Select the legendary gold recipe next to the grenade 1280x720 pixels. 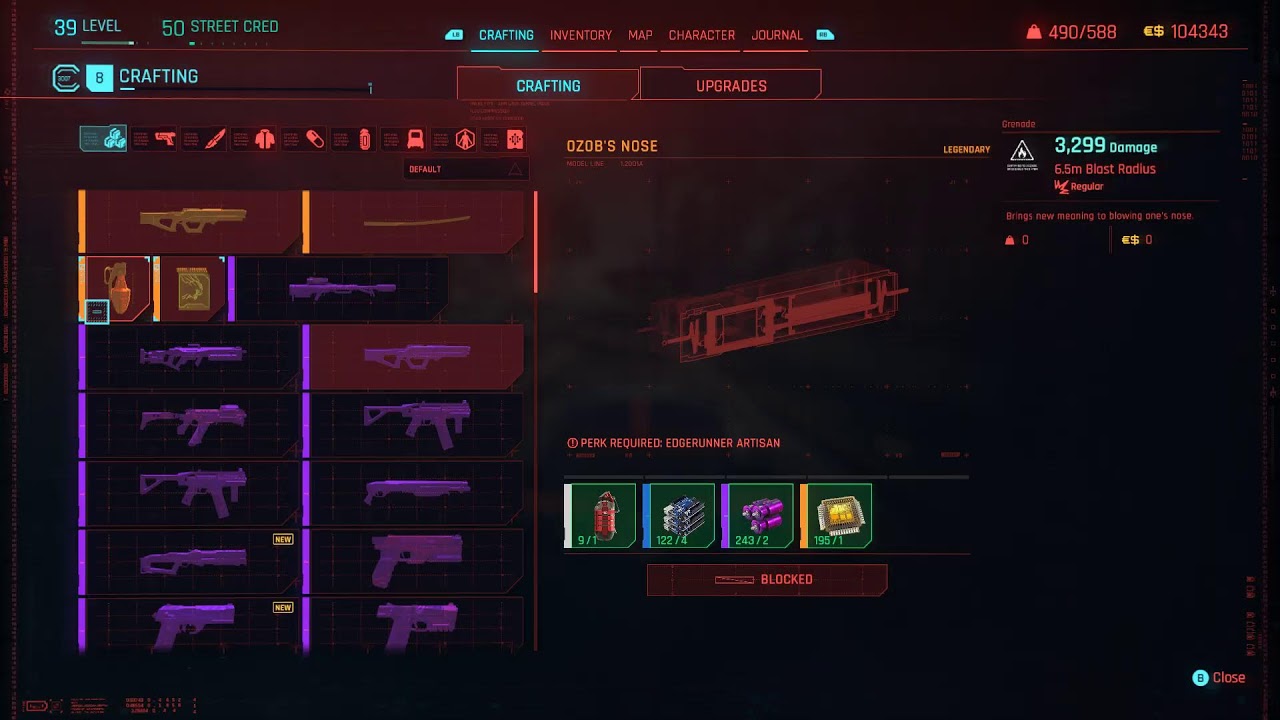click(x=191, y=290)
